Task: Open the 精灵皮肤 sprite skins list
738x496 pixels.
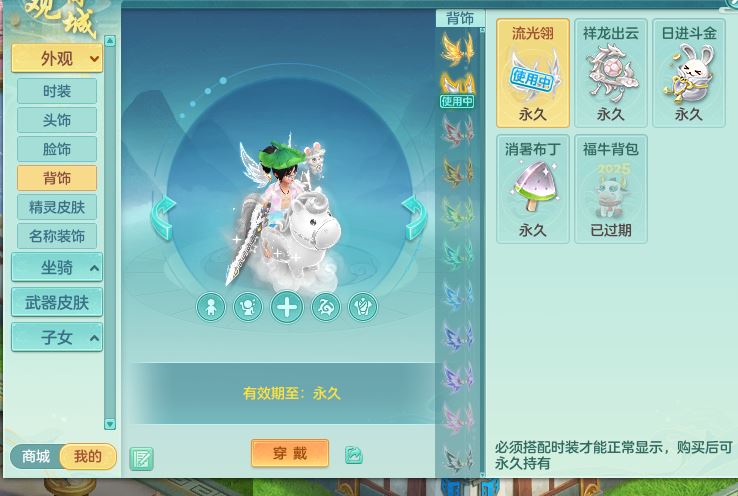Action: click(x=57, y=207)
